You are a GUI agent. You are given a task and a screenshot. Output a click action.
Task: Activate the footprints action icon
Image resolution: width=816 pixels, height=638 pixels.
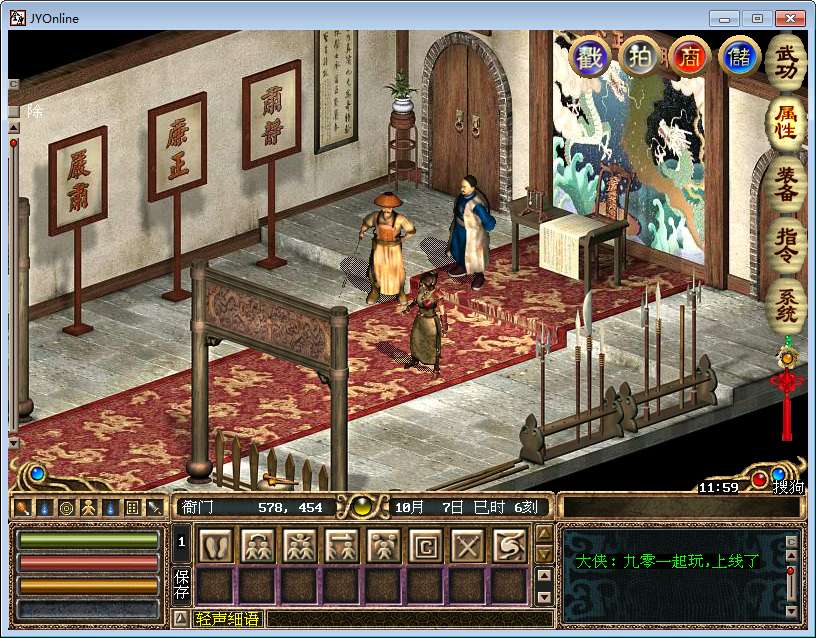[217, 545]
